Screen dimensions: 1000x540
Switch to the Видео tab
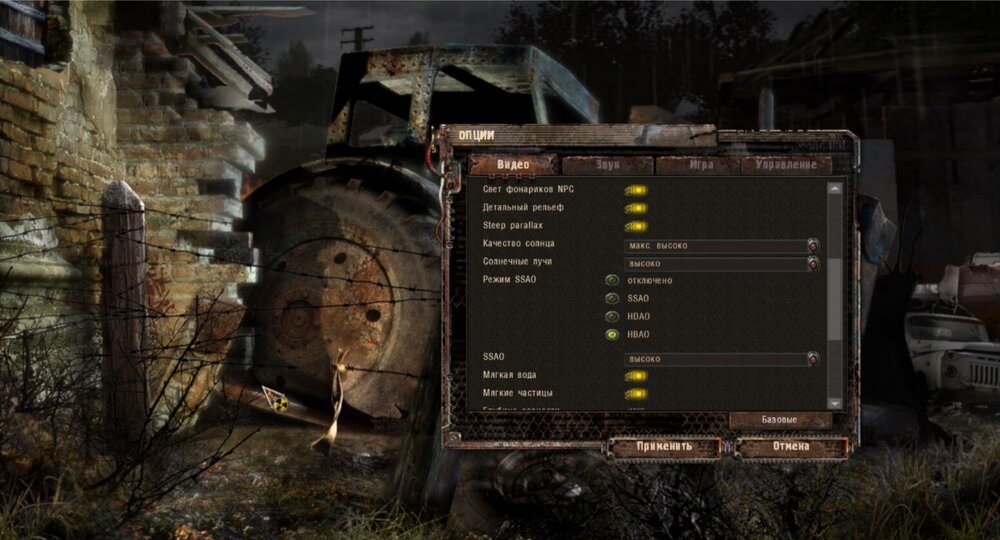(x=514, y=165)
